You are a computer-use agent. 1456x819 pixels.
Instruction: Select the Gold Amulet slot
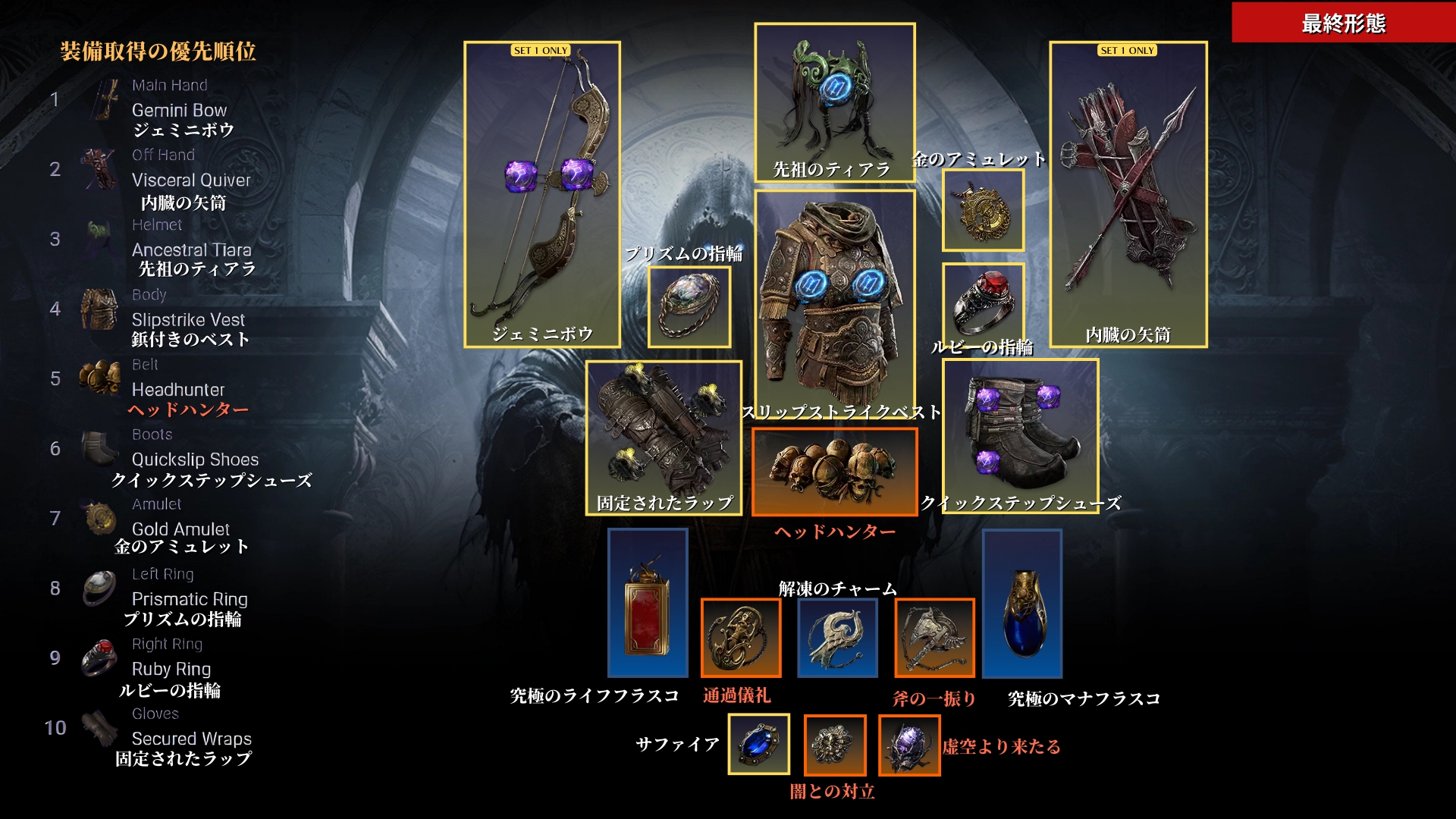pos(983,210)
